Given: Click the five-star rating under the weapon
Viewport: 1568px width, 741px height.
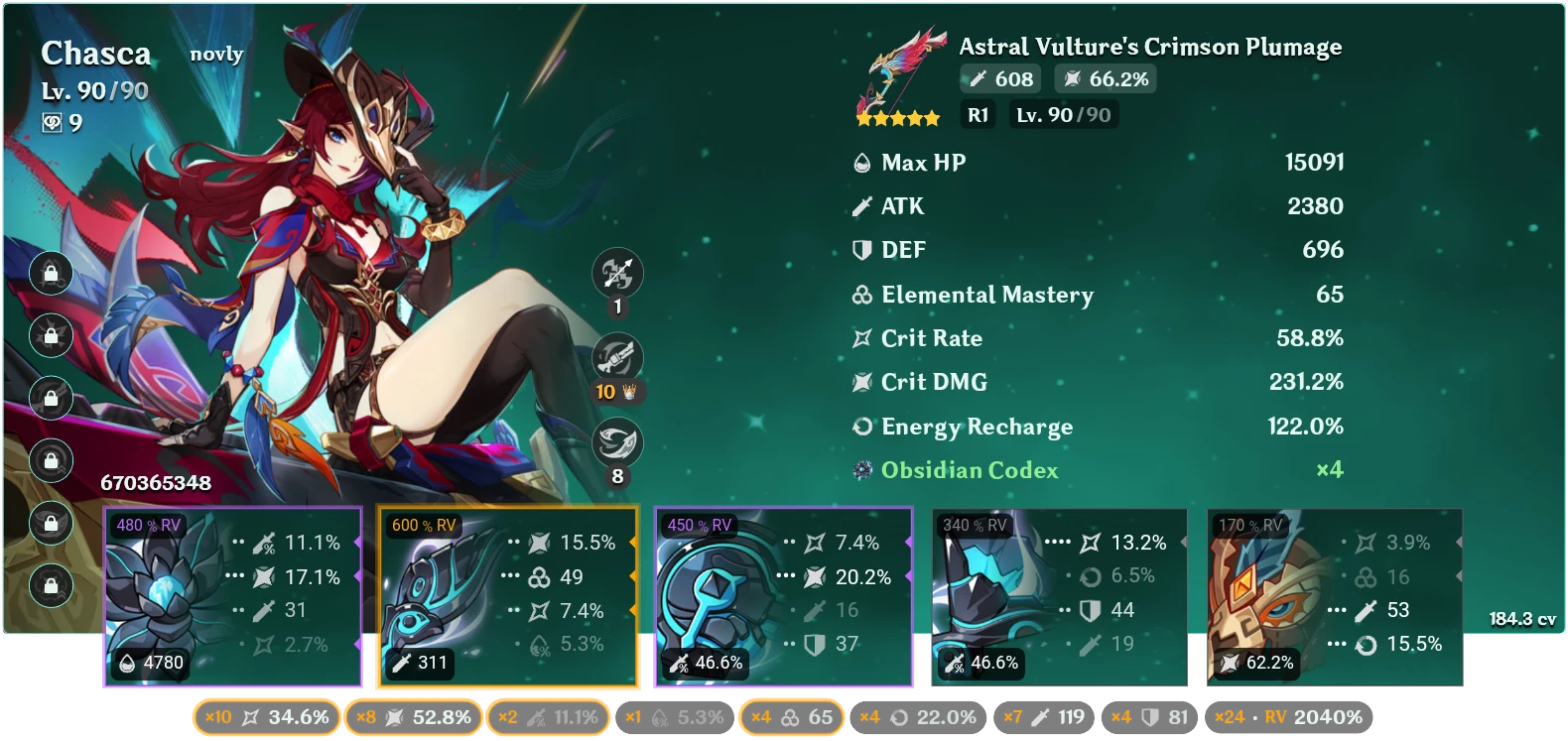Looking at the screenshot, I should [x=896, y=116].
